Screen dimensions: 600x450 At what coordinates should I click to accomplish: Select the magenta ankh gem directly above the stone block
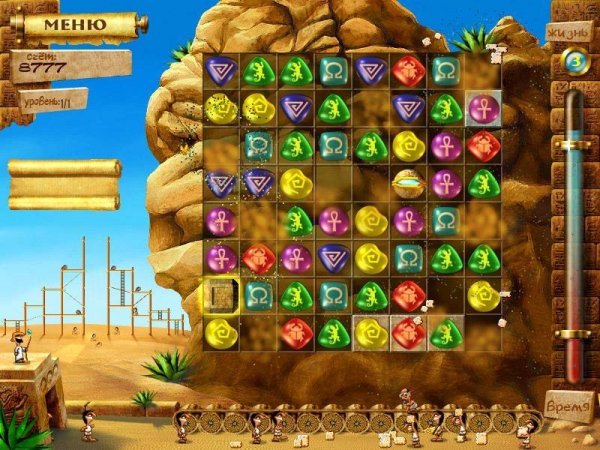tap(220, 258)
